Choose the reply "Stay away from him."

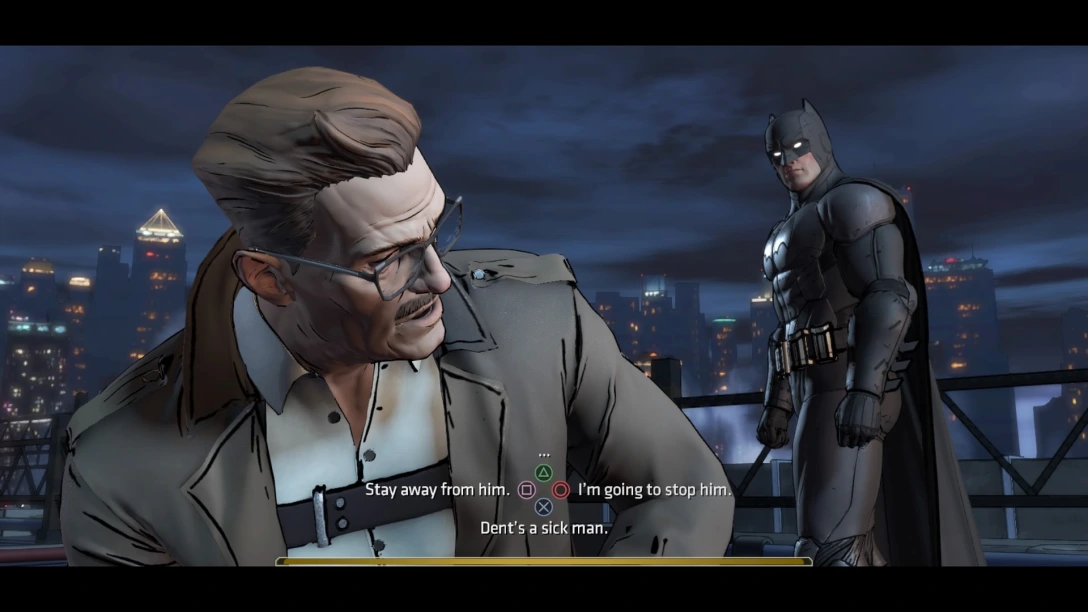pos(437,490)
